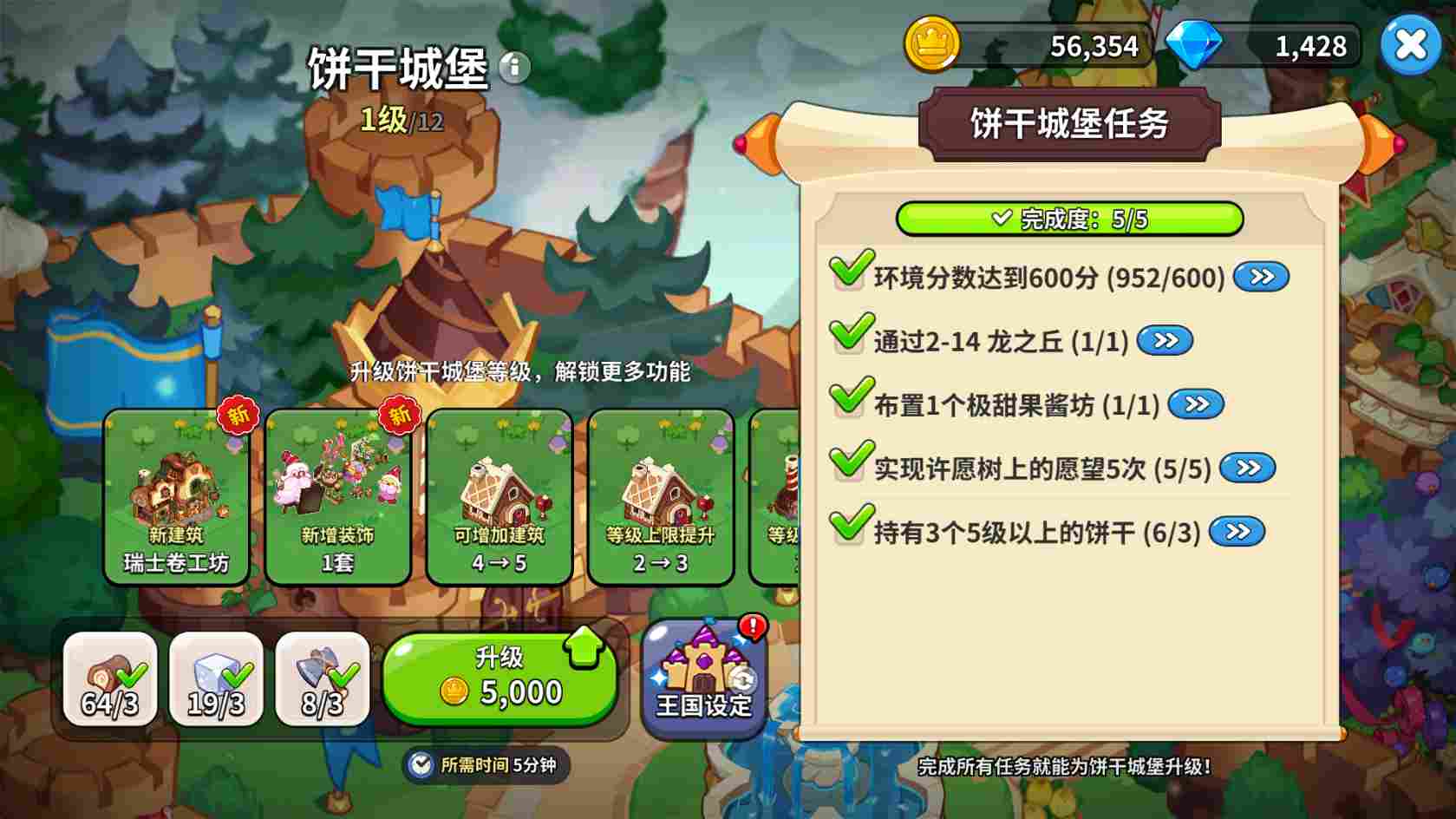Screen dimensions: 1456x819
Task: Click the clock icon beside 所需时间
Action: [419, 764]
